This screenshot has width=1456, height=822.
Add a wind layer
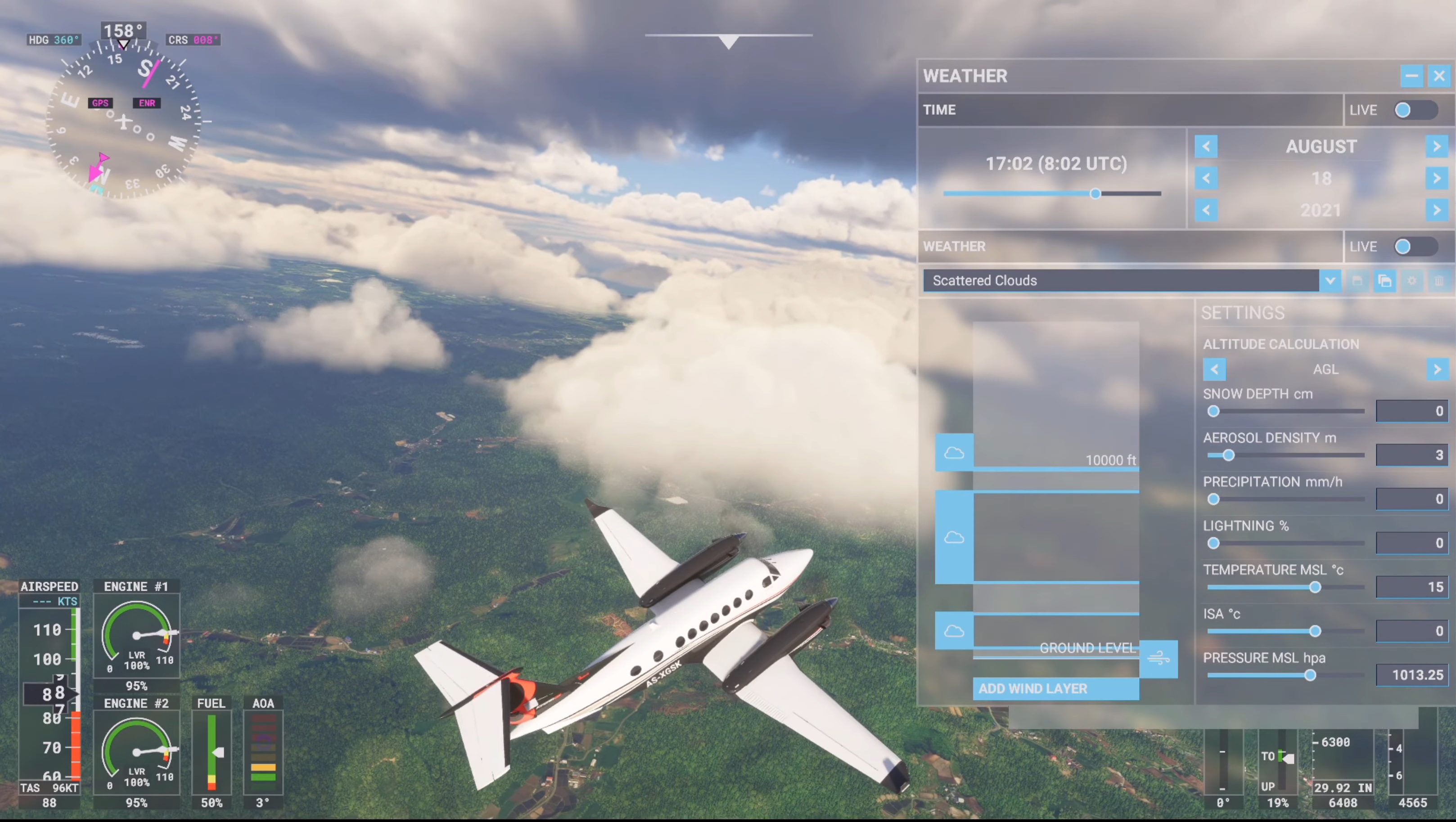(1055, 689)
